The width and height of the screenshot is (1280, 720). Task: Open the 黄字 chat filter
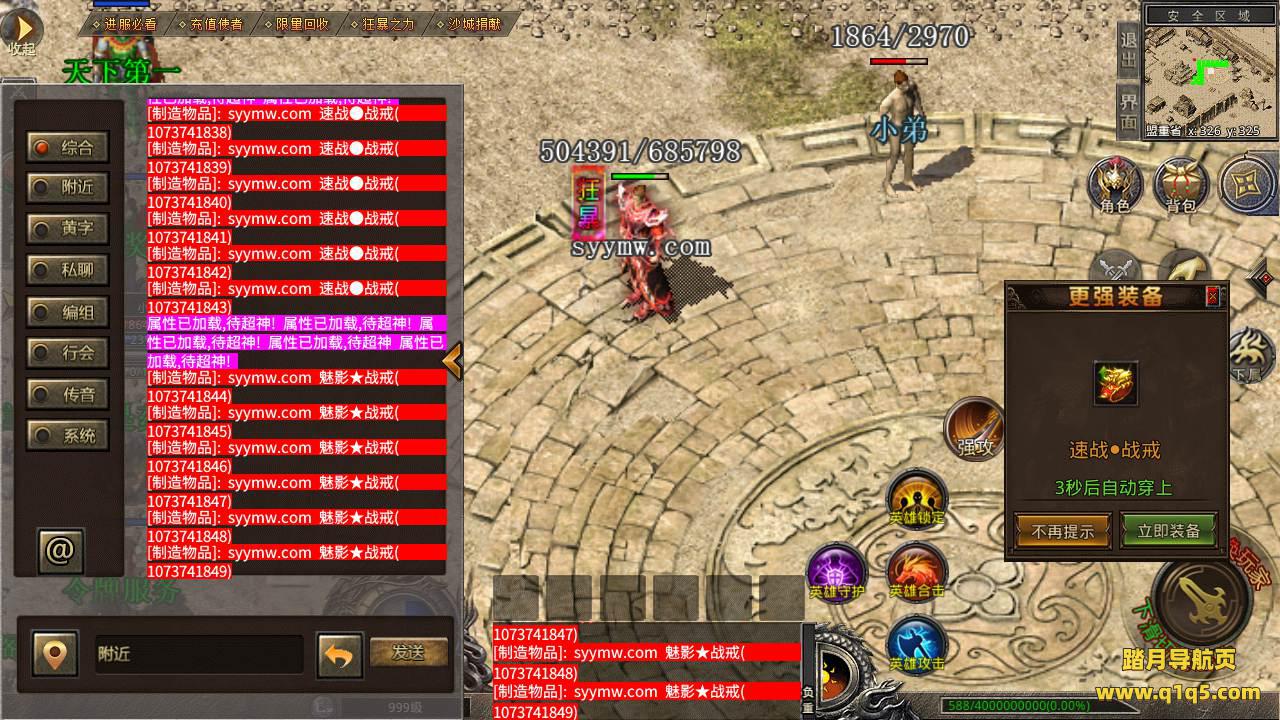(x=67, y=229)
